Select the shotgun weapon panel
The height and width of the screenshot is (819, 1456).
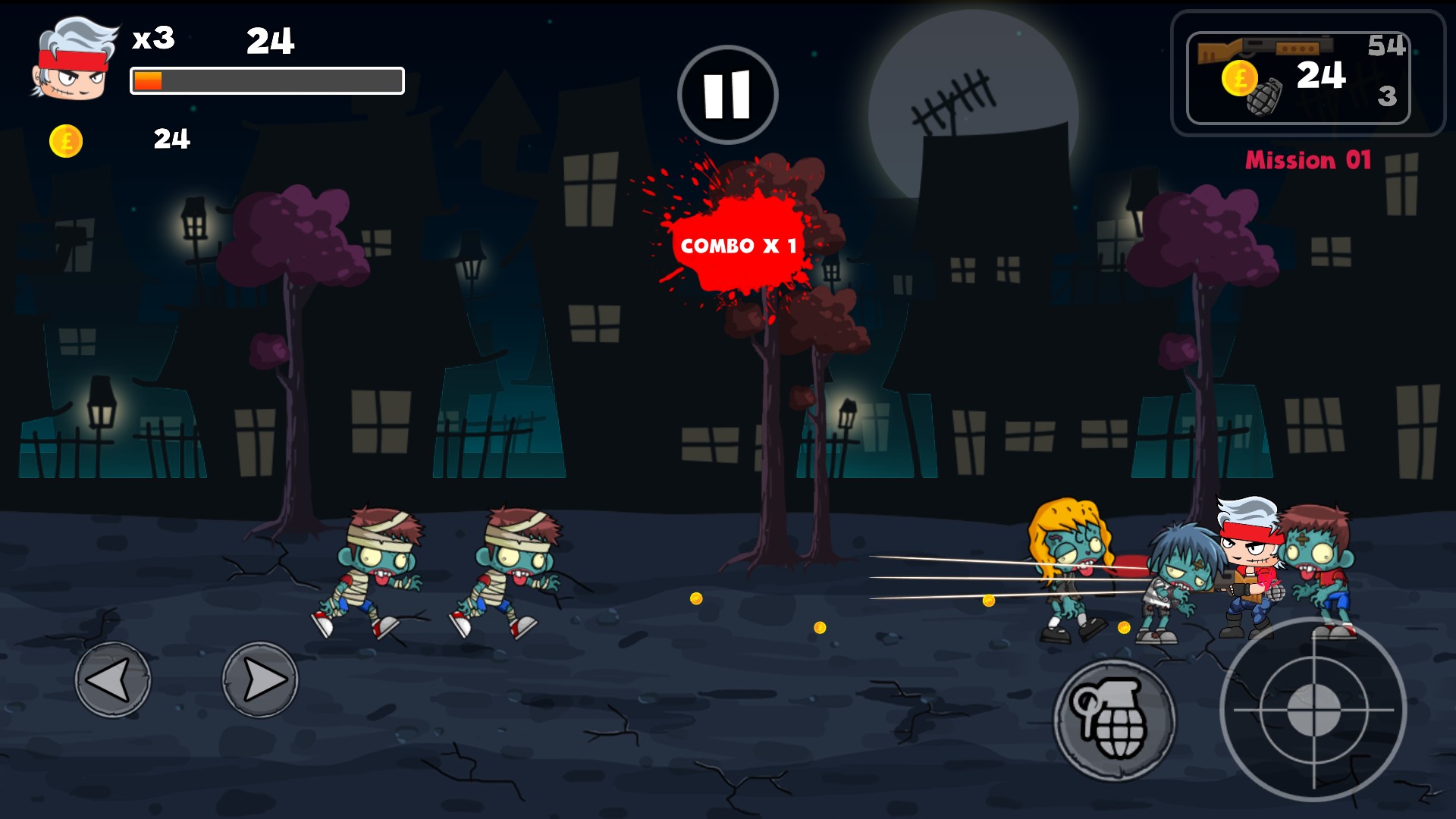[1298, 77]
